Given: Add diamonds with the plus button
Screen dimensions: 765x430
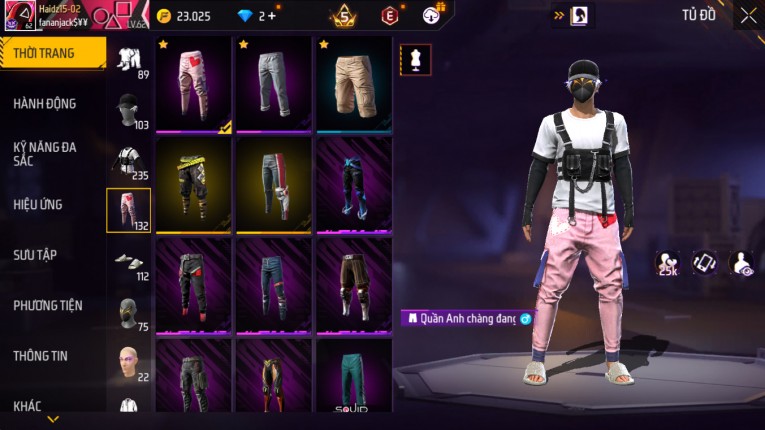Looking at the screenshot, I should 271,16.
